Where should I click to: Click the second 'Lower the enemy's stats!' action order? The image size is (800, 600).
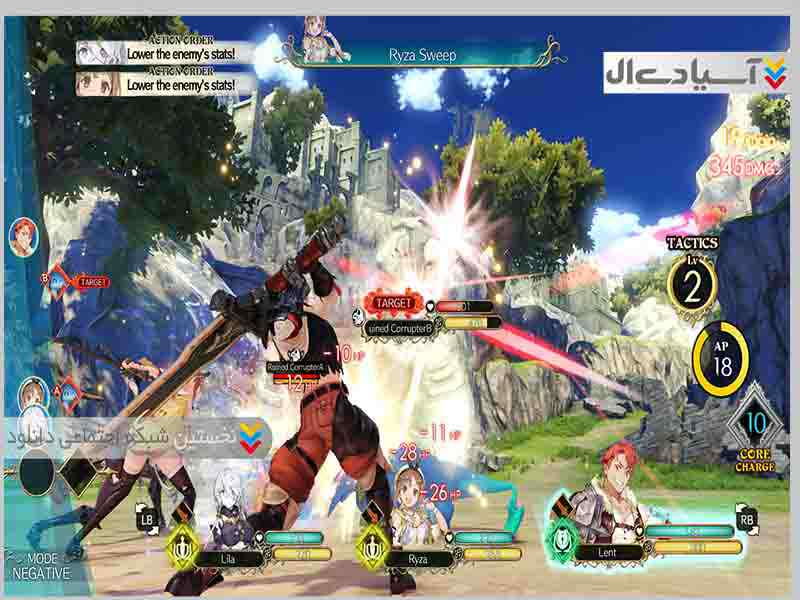[x=164, y=83]
